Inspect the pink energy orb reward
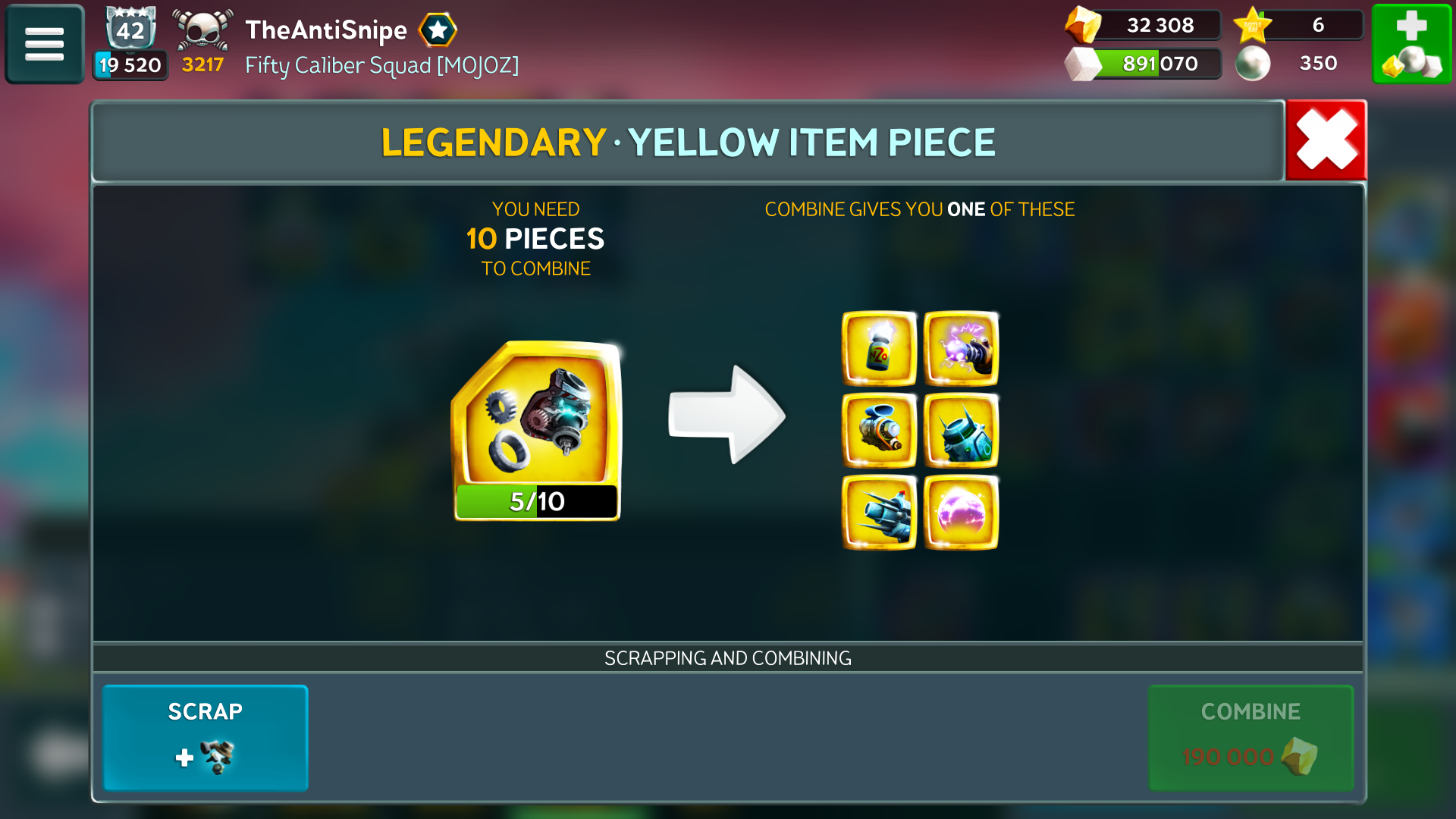Viewport: 1456px width, 819px height. pos(961,513)
